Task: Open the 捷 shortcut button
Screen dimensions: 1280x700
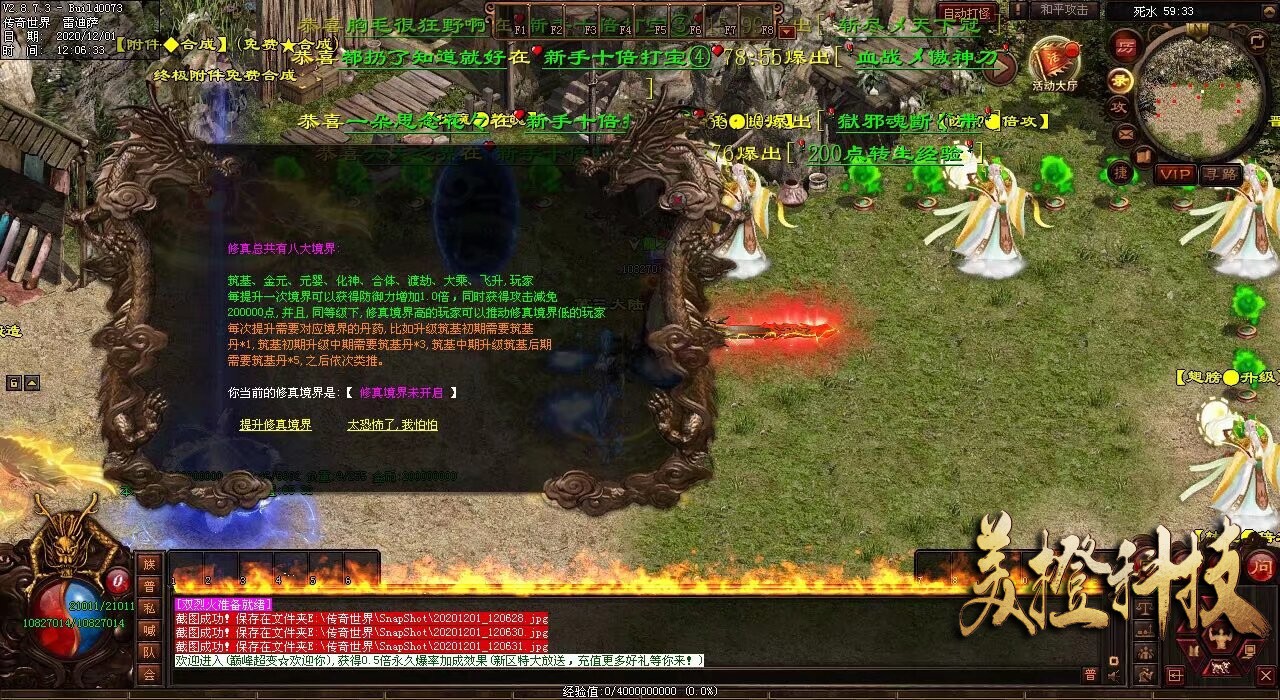Action: pos(1121,172)
